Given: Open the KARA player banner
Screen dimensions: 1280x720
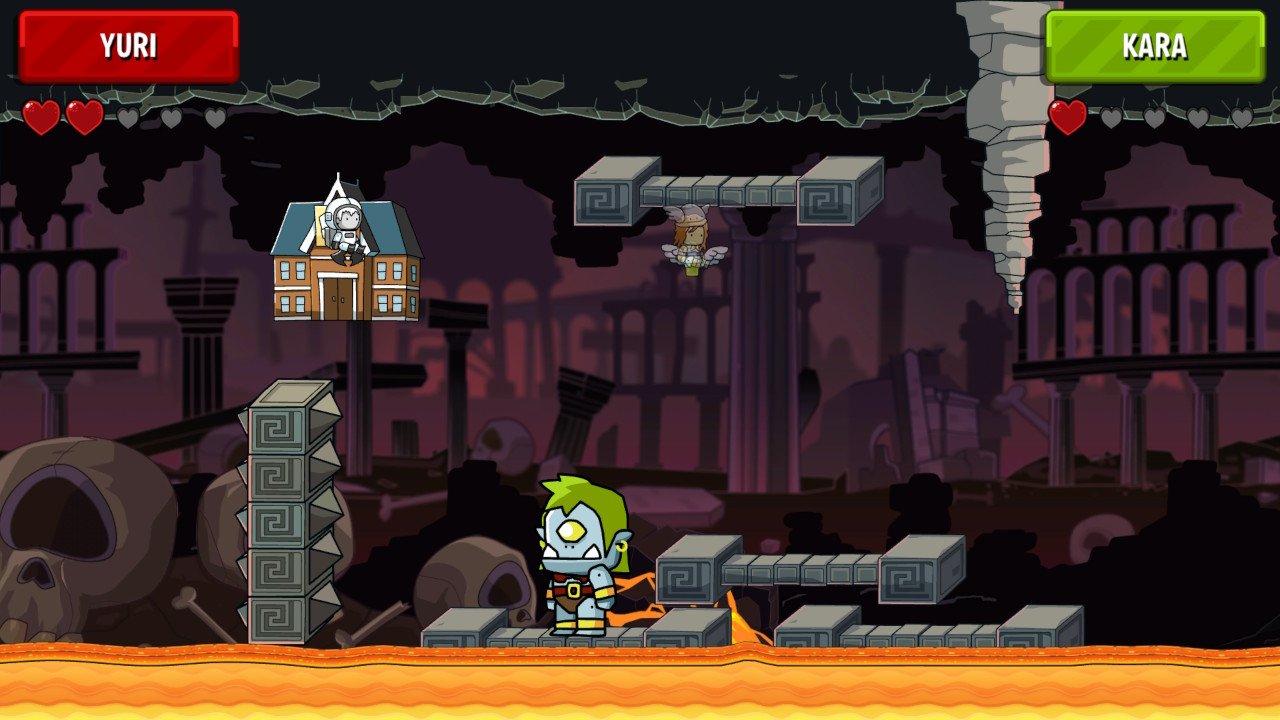Looking at the screenshot, I should point(1155,46).
